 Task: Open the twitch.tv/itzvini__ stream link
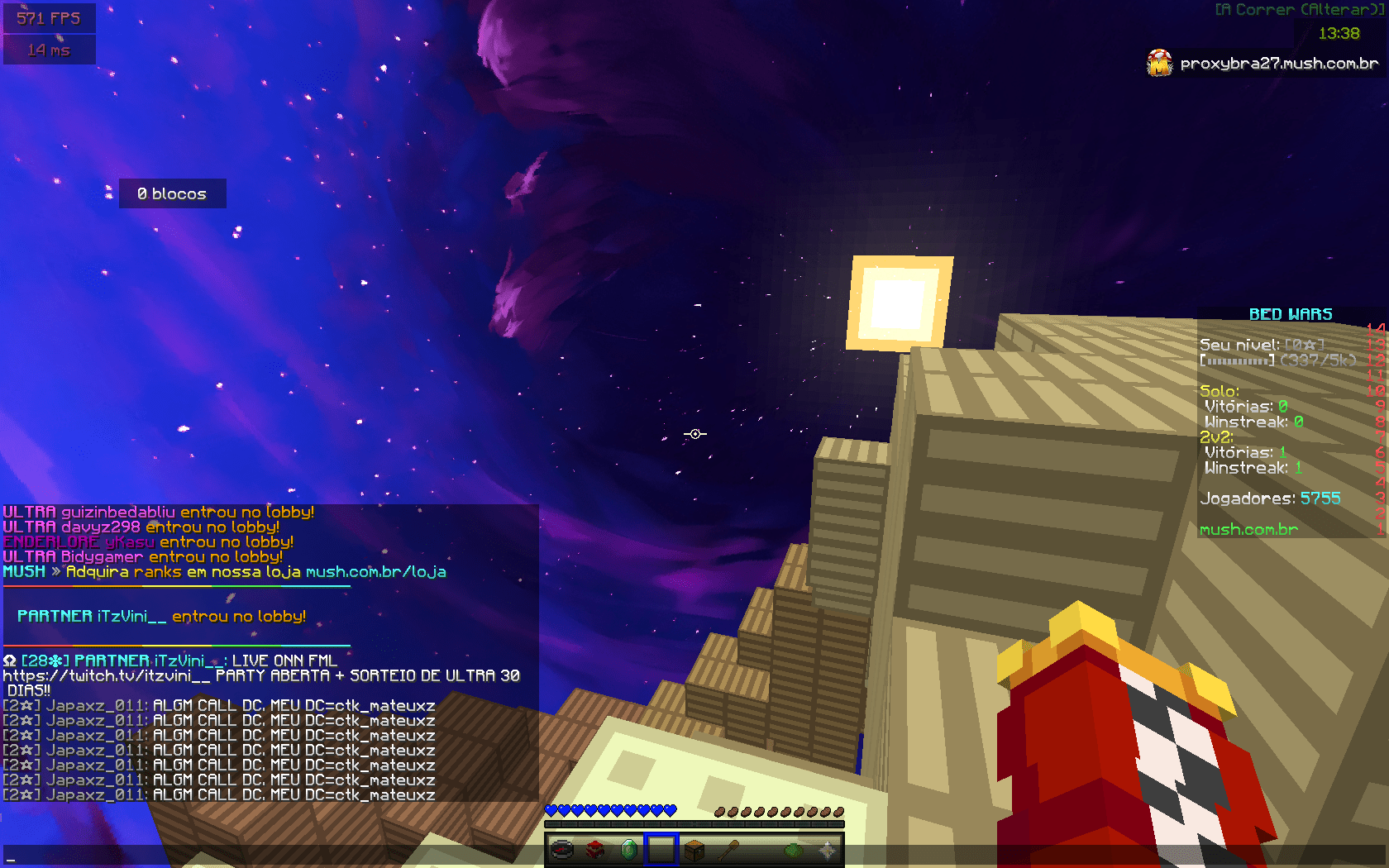tap(107, 675)
